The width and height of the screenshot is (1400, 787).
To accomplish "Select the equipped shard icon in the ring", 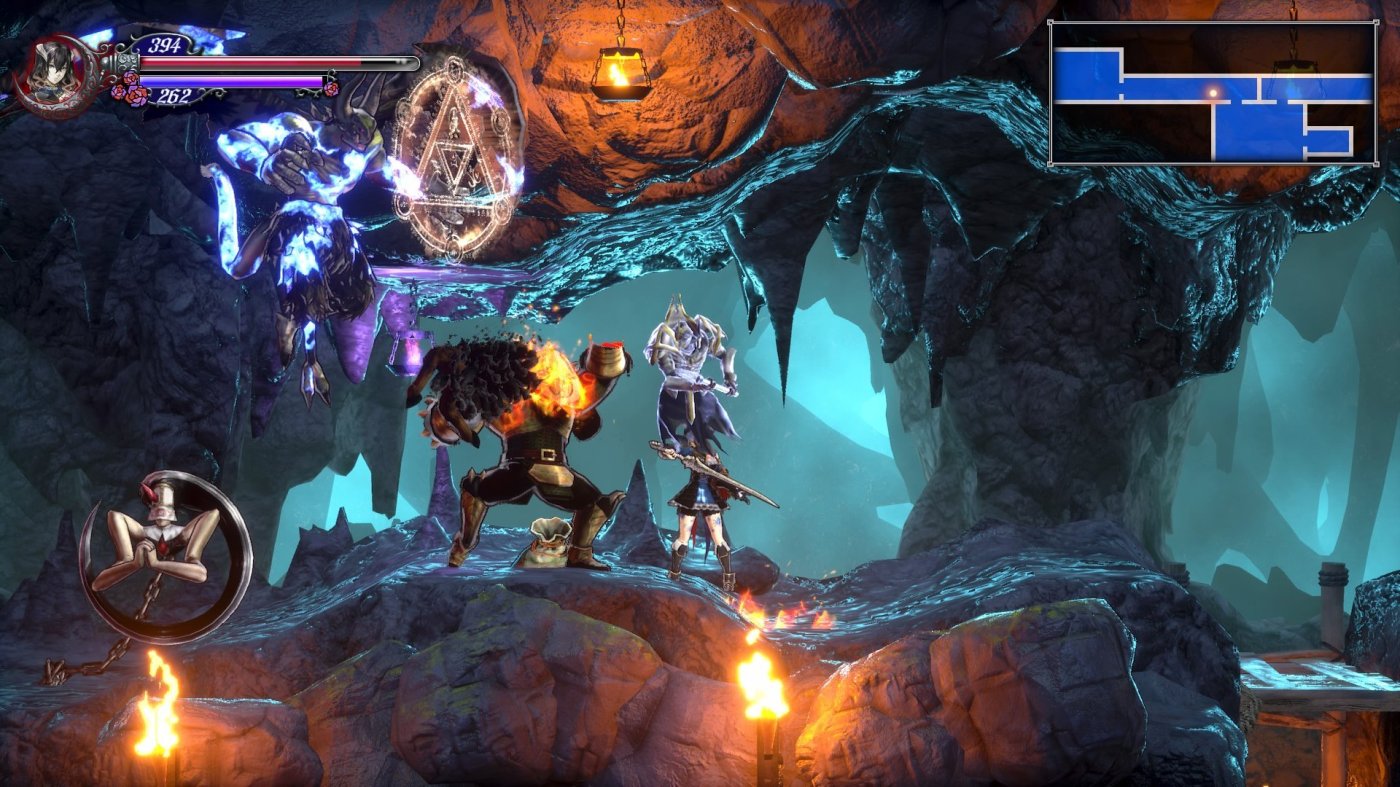I will [164, 555].
